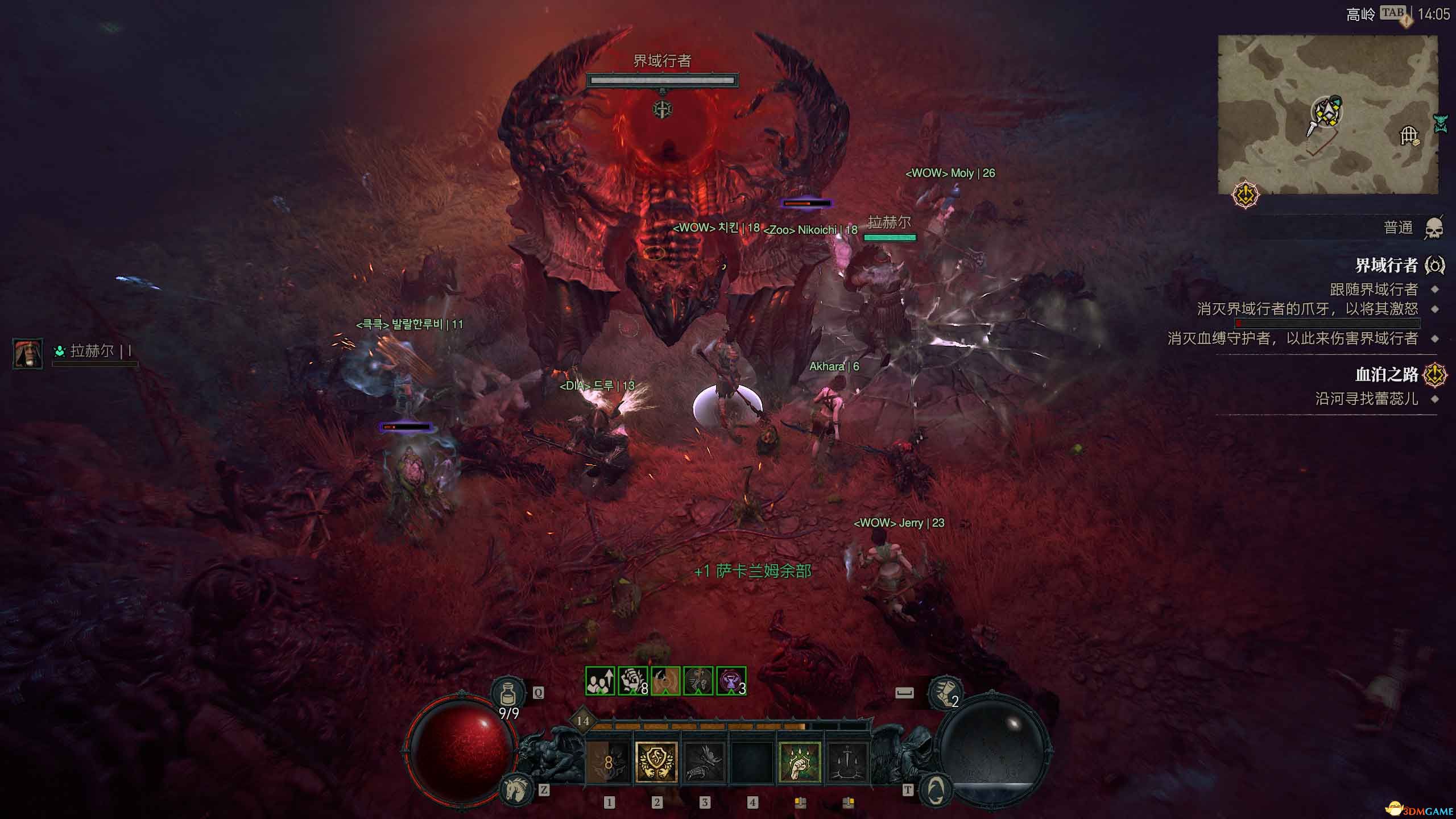Use the healing potion flask

coord(508,694)
